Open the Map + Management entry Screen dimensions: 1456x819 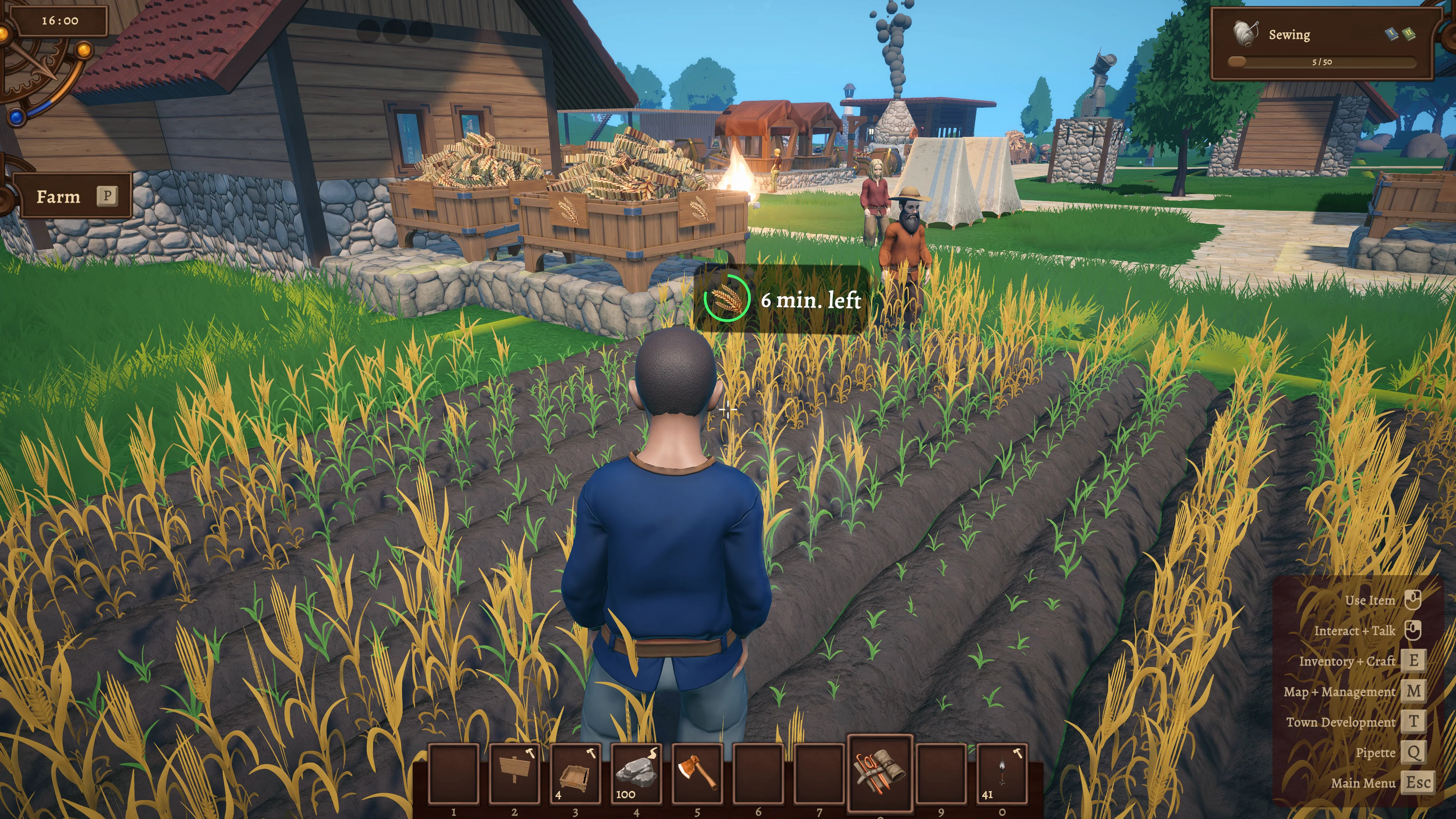1340,692
